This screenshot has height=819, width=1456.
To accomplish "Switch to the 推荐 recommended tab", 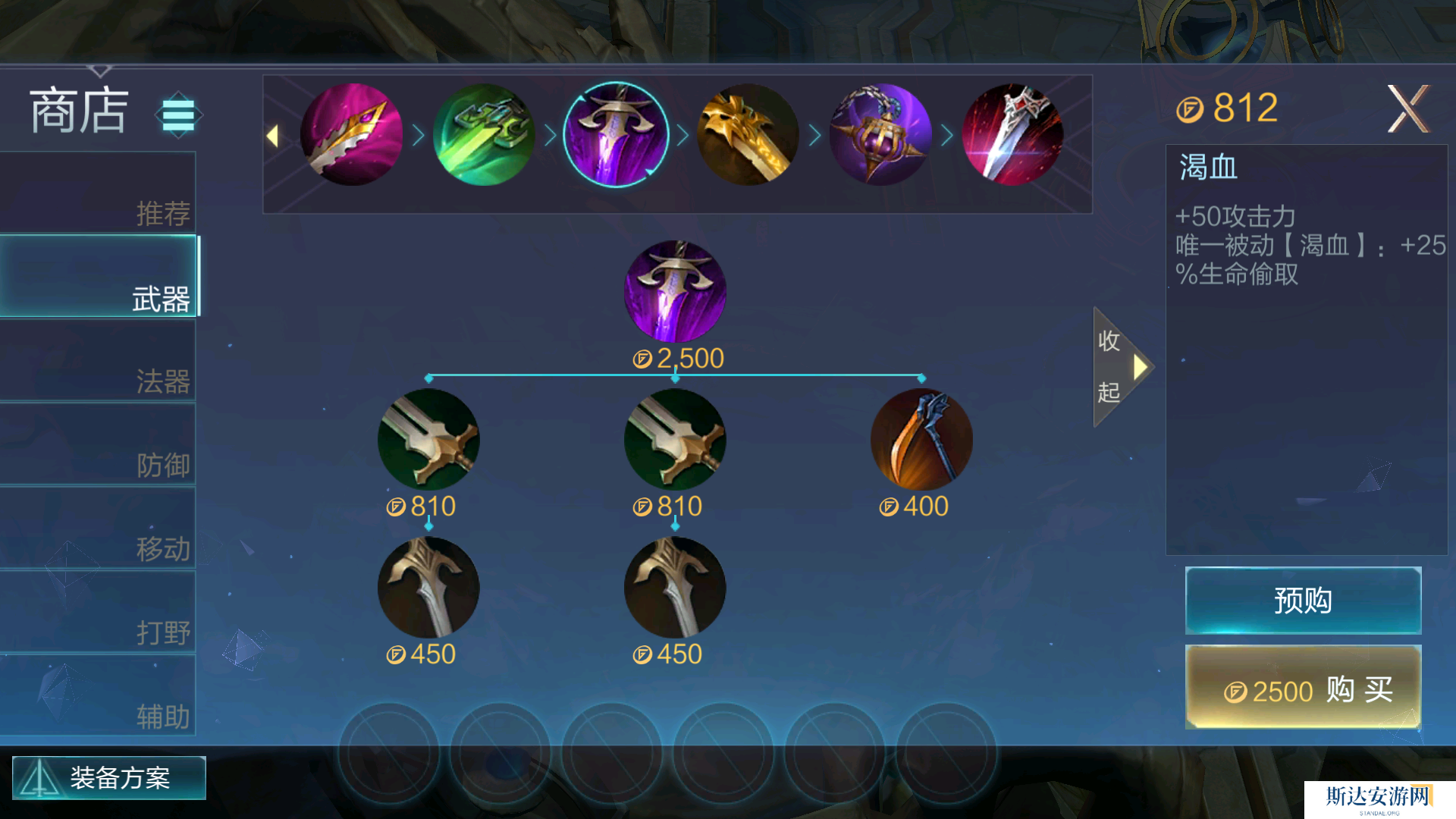I will 99,194.
